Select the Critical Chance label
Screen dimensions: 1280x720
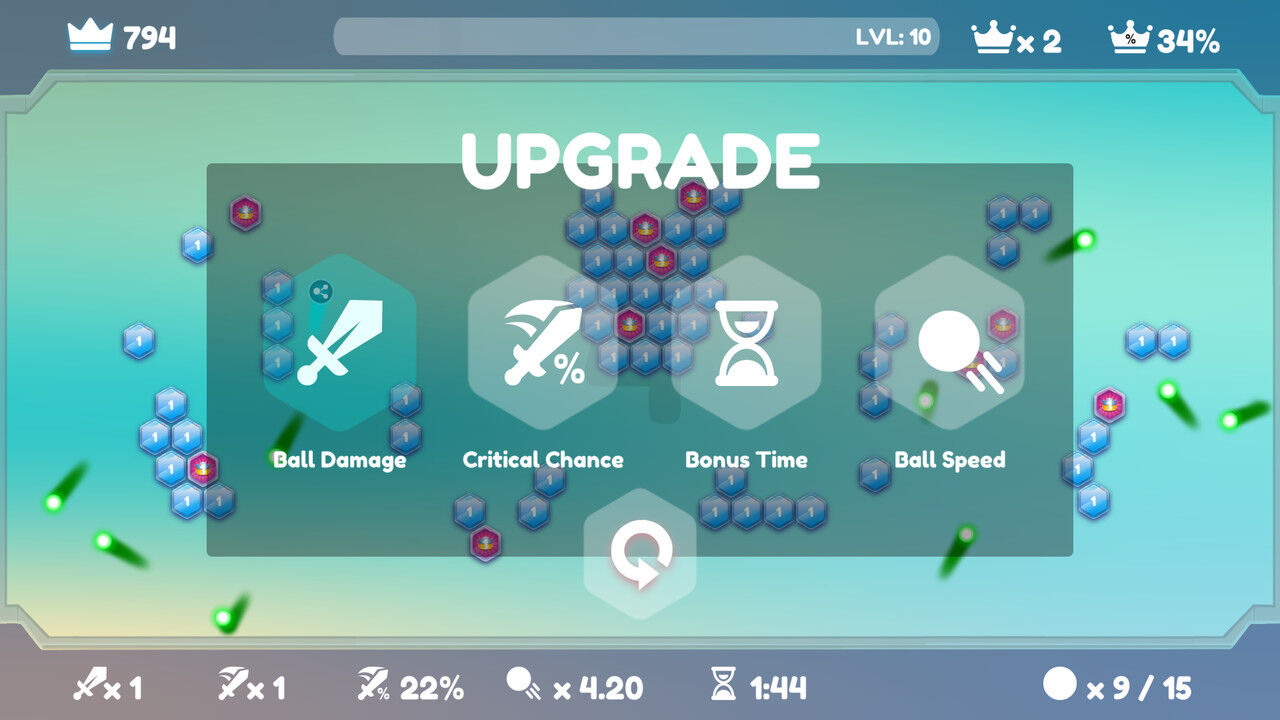541,459
